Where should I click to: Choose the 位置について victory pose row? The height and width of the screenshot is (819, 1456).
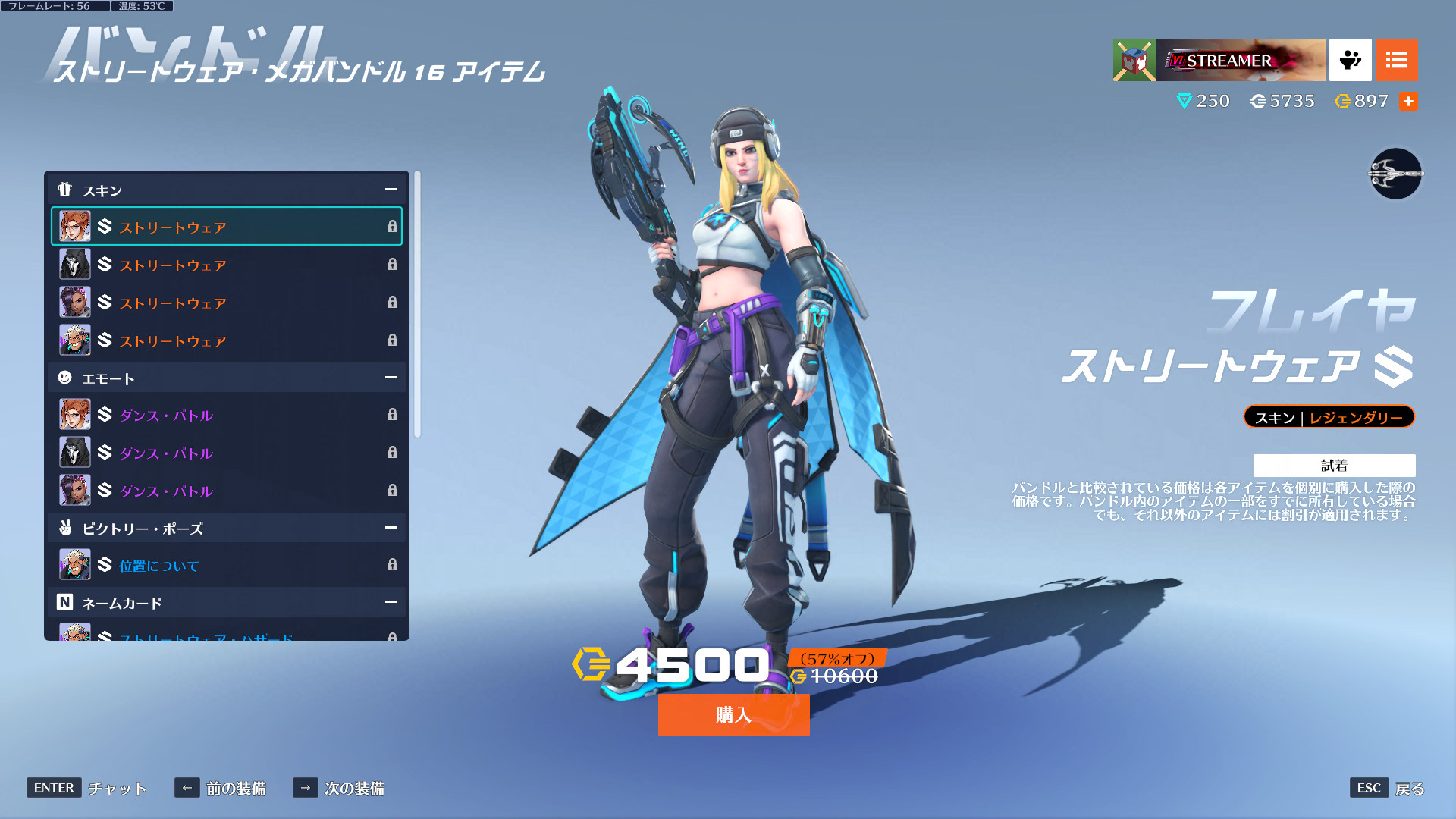tap(226, 565)
